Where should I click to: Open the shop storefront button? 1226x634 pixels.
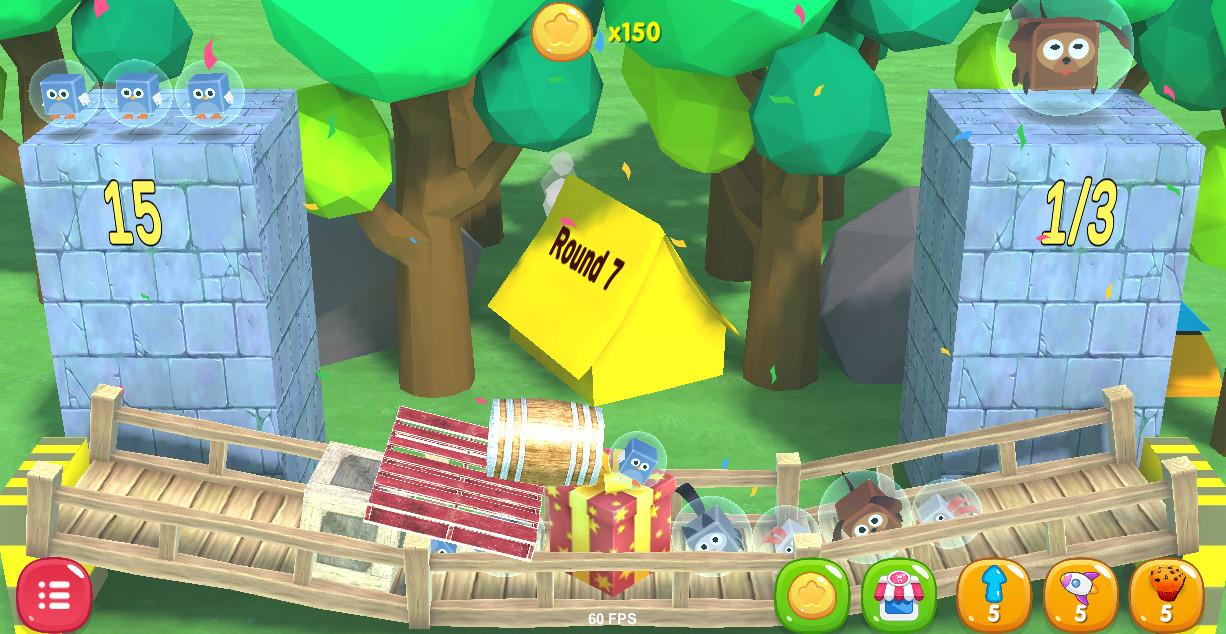(898, 596)
